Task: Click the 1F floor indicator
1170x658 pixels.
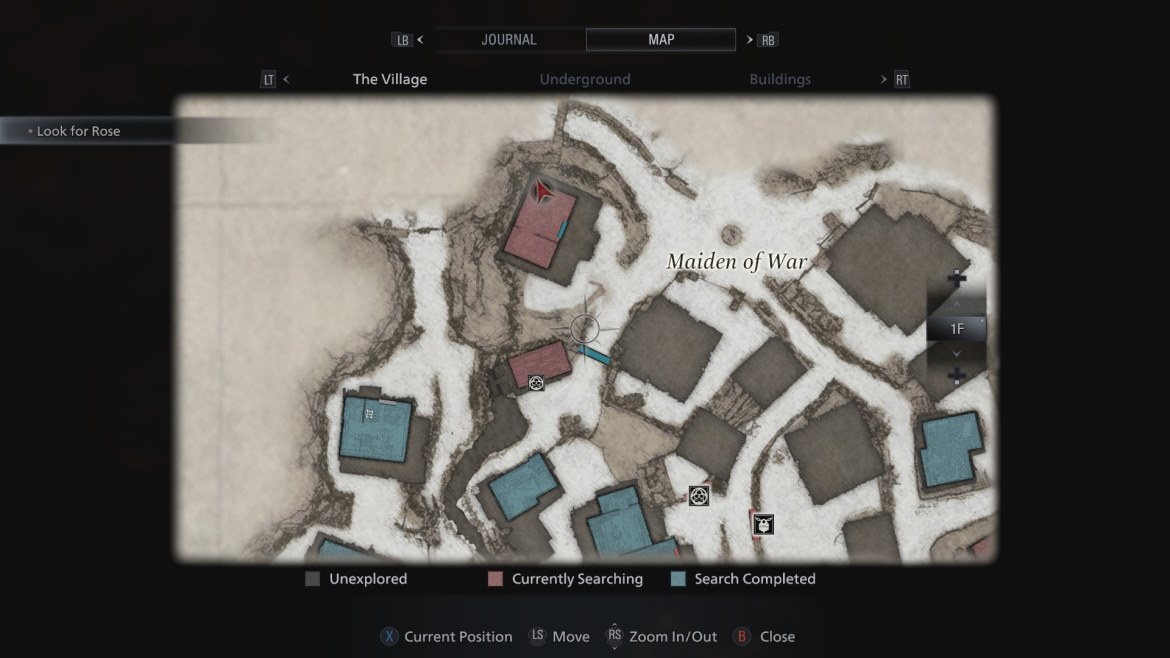Action: tap(956, 328)
